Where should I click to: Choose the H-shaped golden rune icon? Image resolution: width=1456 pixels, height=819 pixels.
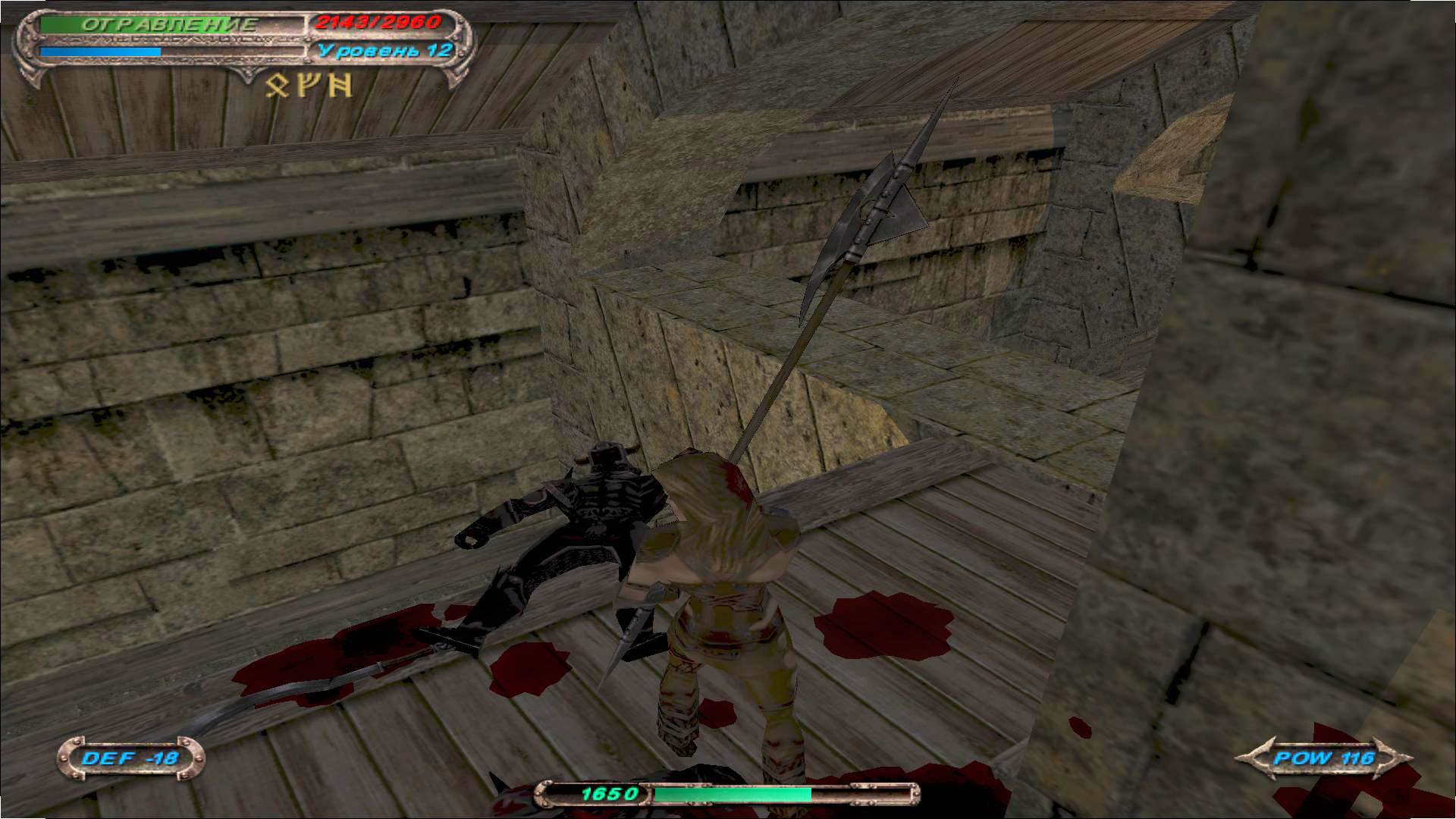pos(340,85)
